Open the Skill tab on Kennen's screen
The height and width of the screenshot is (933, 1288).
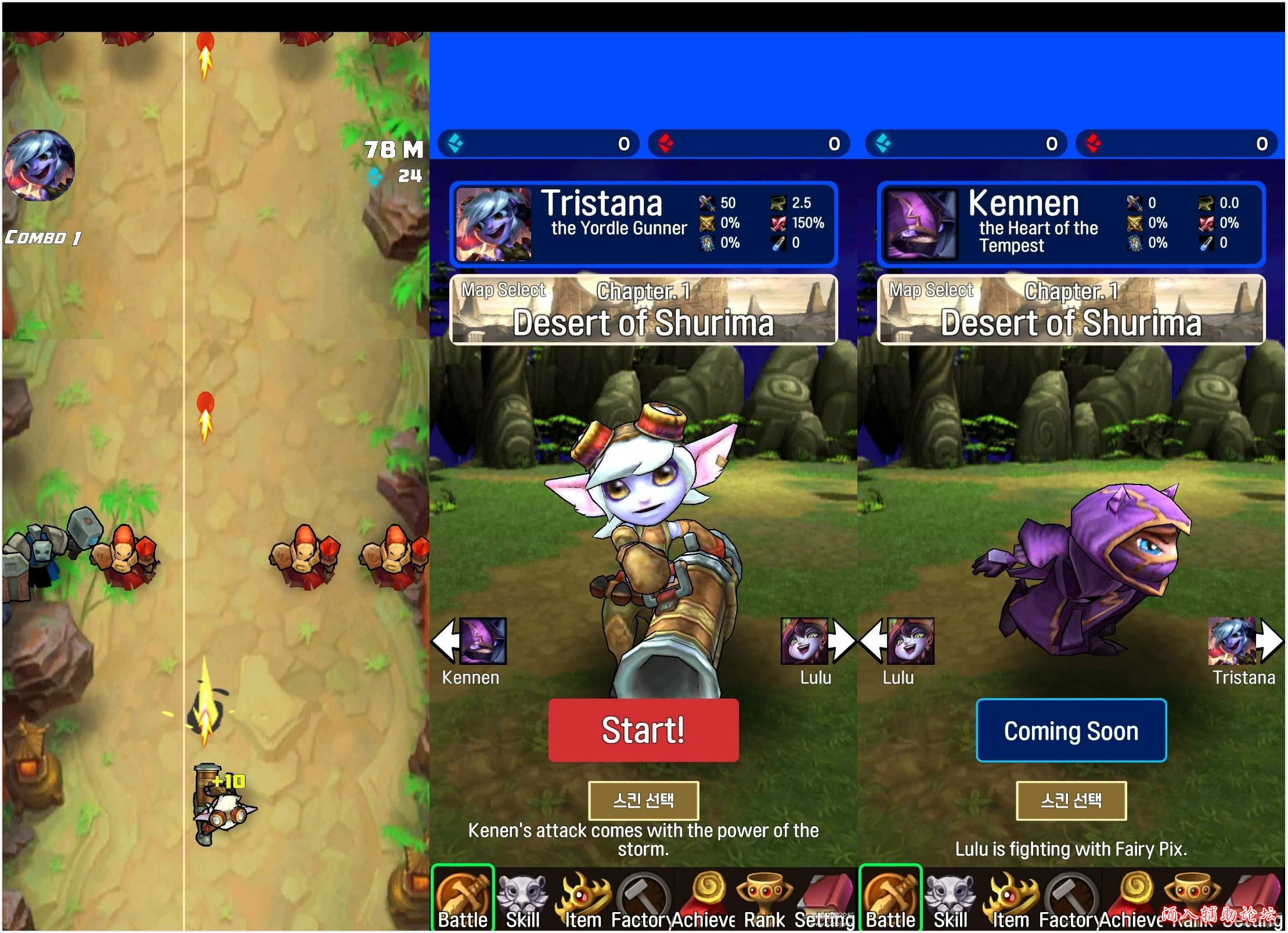[x=950, y=899]
